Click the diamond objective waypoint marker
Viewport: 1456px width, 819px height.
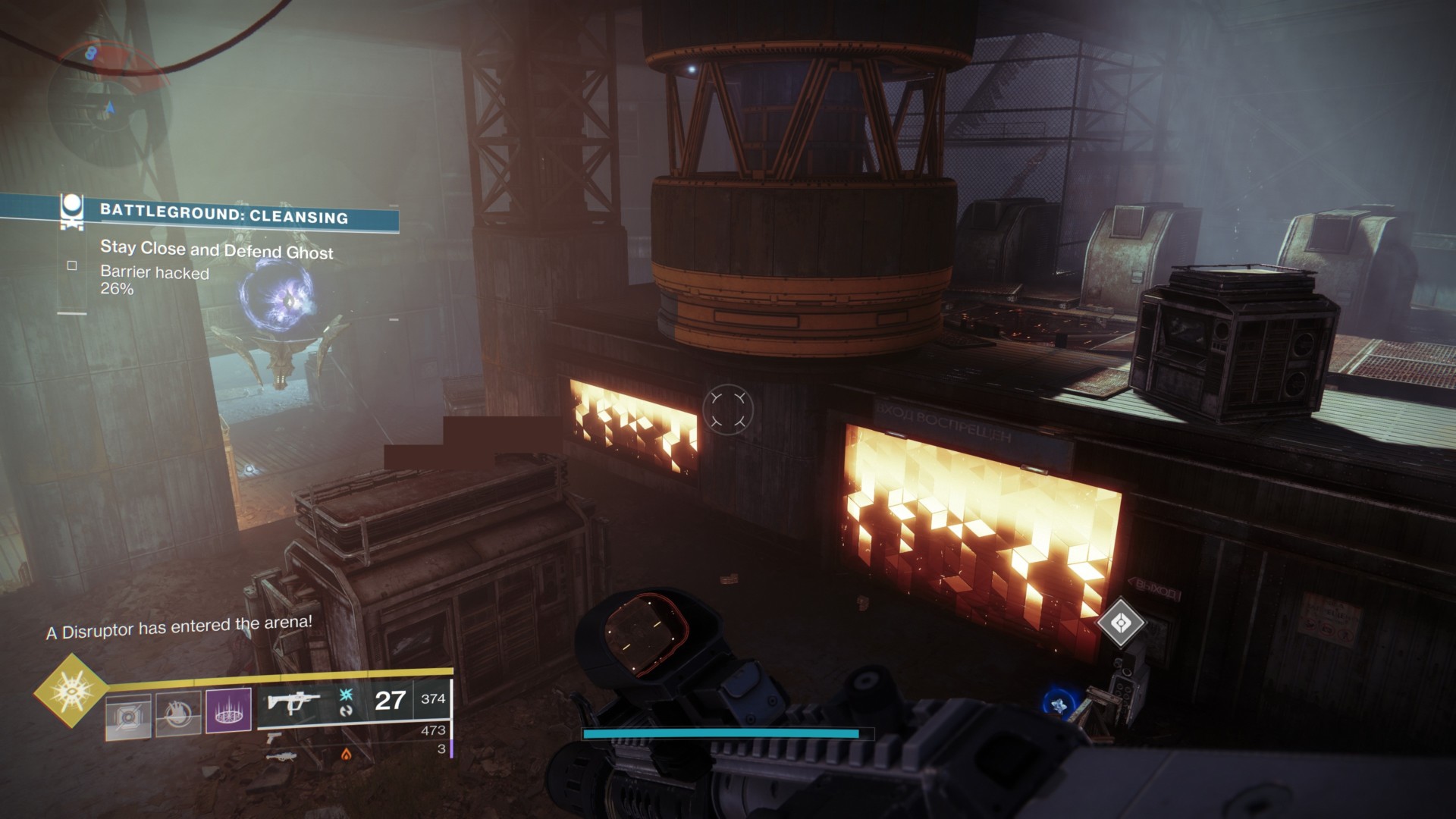point(1121,623)
